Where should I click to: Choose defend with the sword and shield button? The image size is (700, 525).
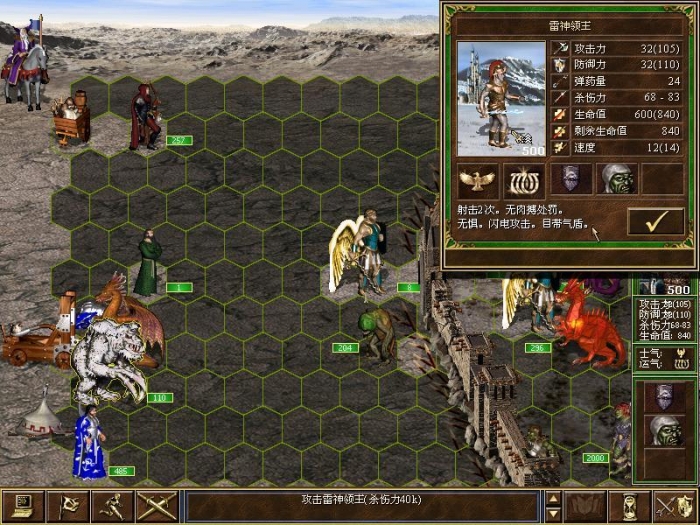(x=673, y=507)
